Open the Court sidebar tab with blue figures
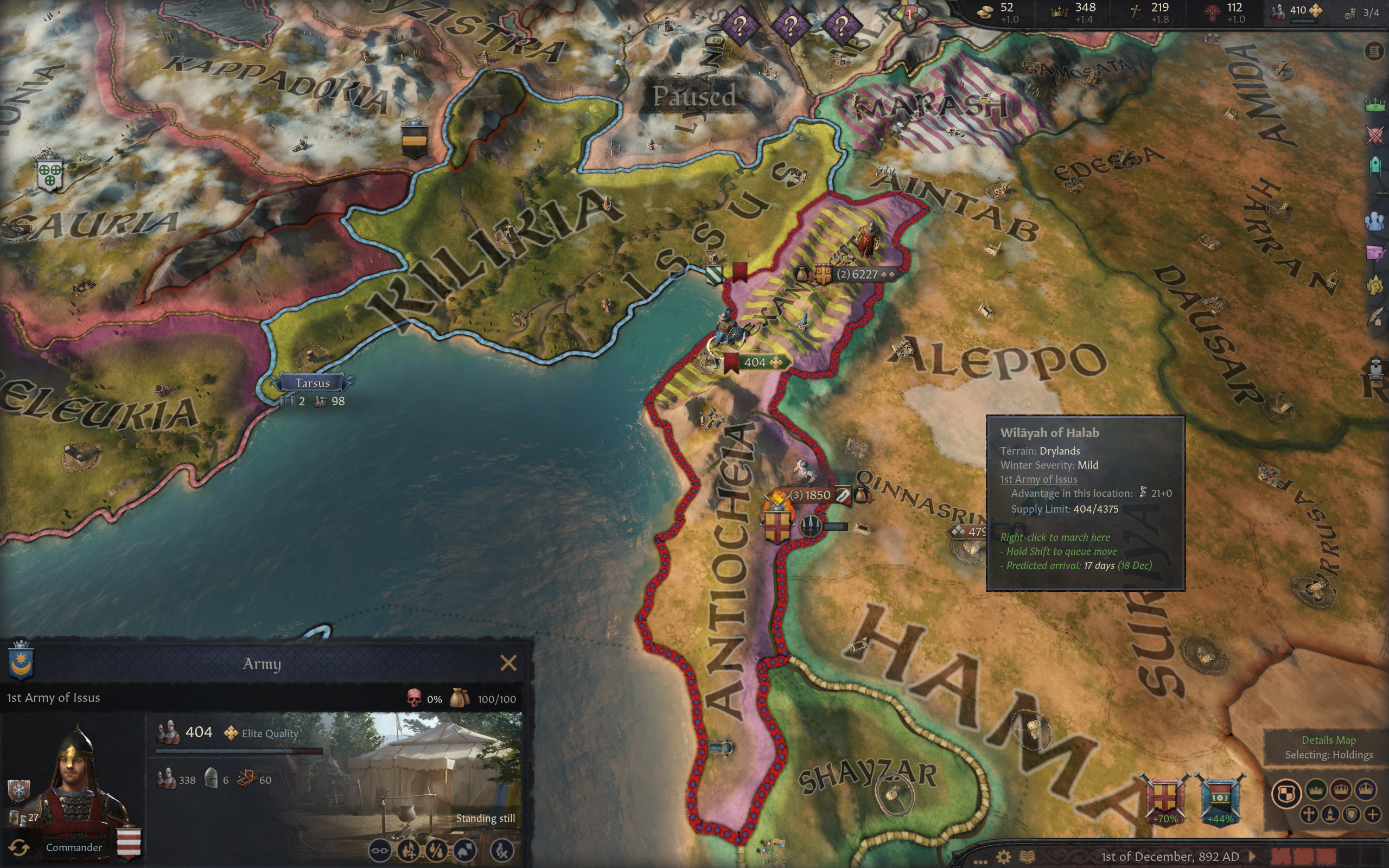Viewport: 1389px width, 868px height. (x=1375, y=221)
